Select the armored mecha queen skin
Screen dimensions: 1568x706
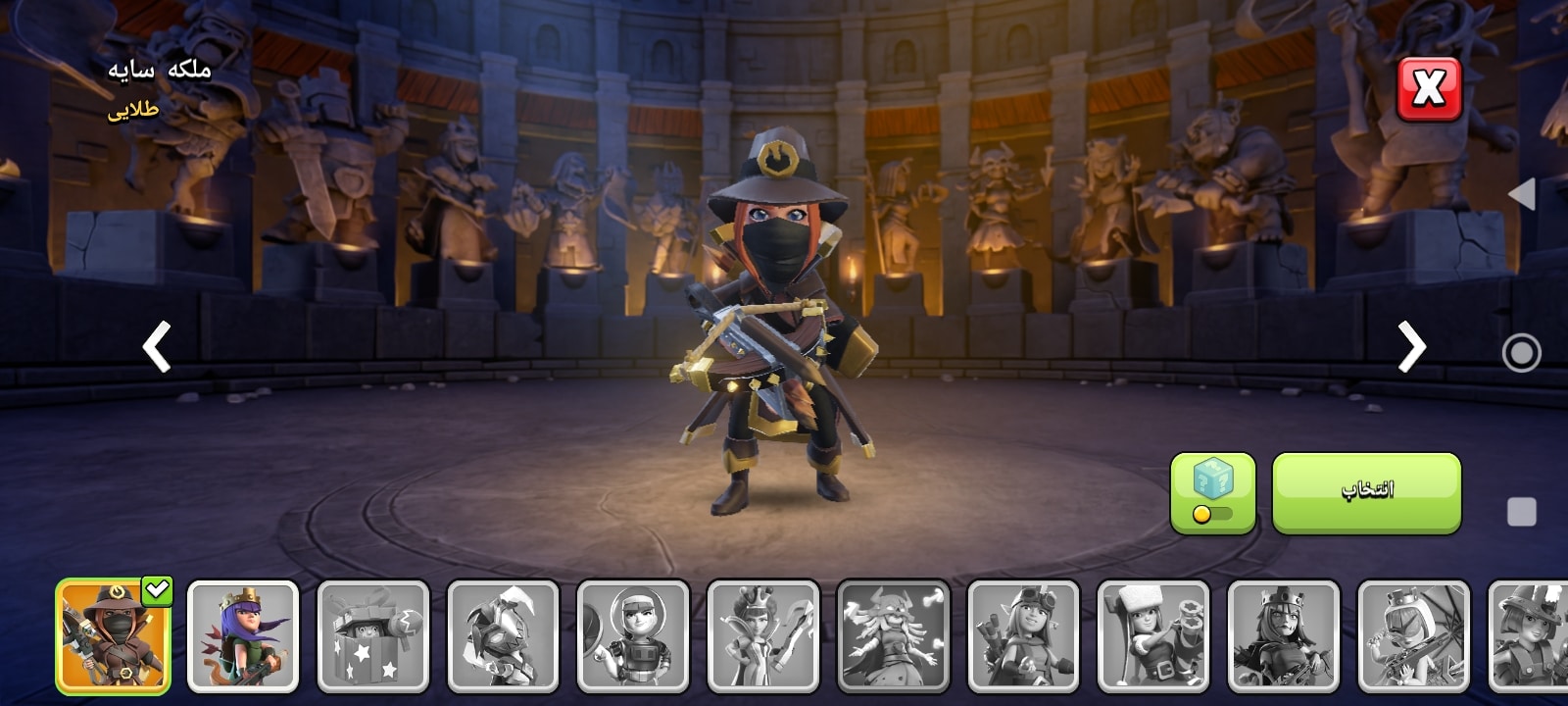pos(503,636)
